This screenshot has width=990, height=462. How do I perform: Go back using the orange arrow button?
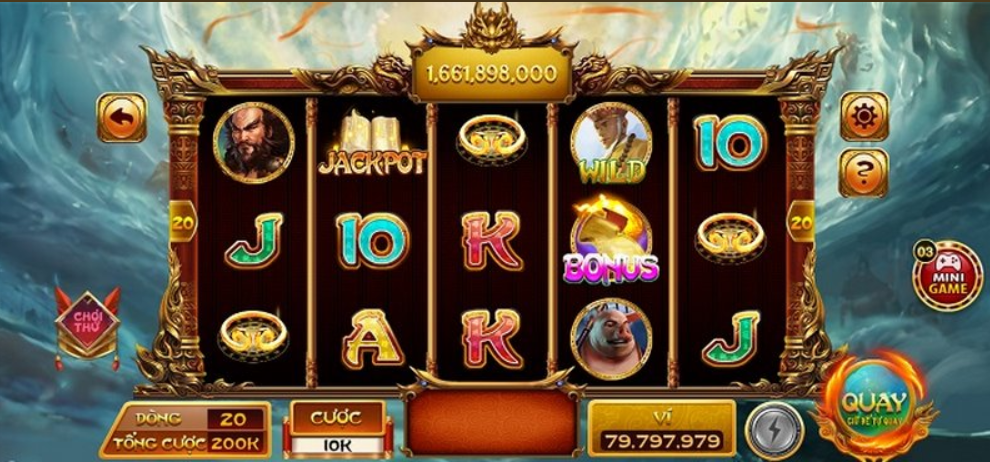(x=122, y=119)
